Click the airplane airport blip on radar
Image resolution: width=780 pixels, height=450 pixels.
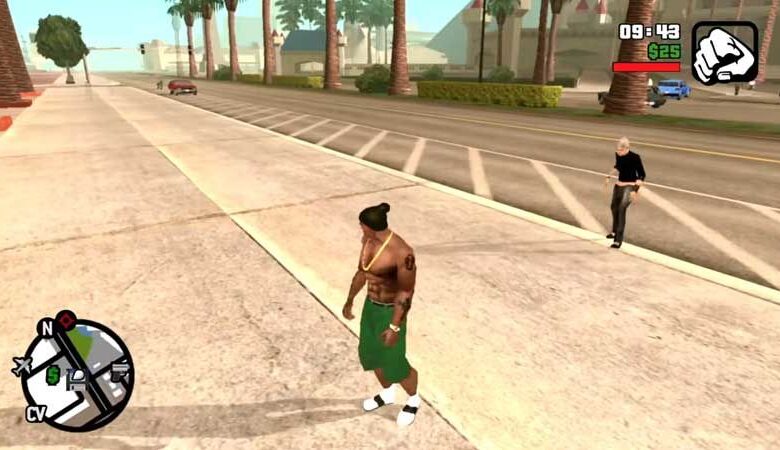22,366
